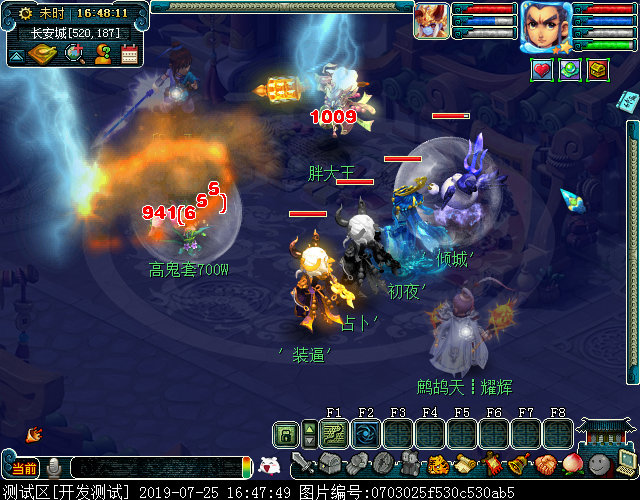The width and height of the screenshot is (640, 500).
Task: Click the green orb buff icon
Action: click(x=570, y=70)
